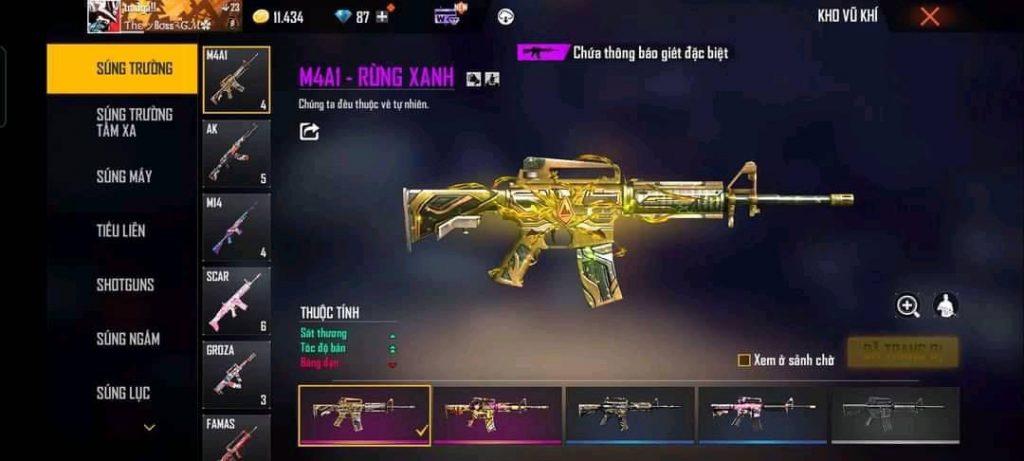1024x461 pixels.
Task: Pick the M14 weapon thumbnail
Action: click(x=236, y=227)
